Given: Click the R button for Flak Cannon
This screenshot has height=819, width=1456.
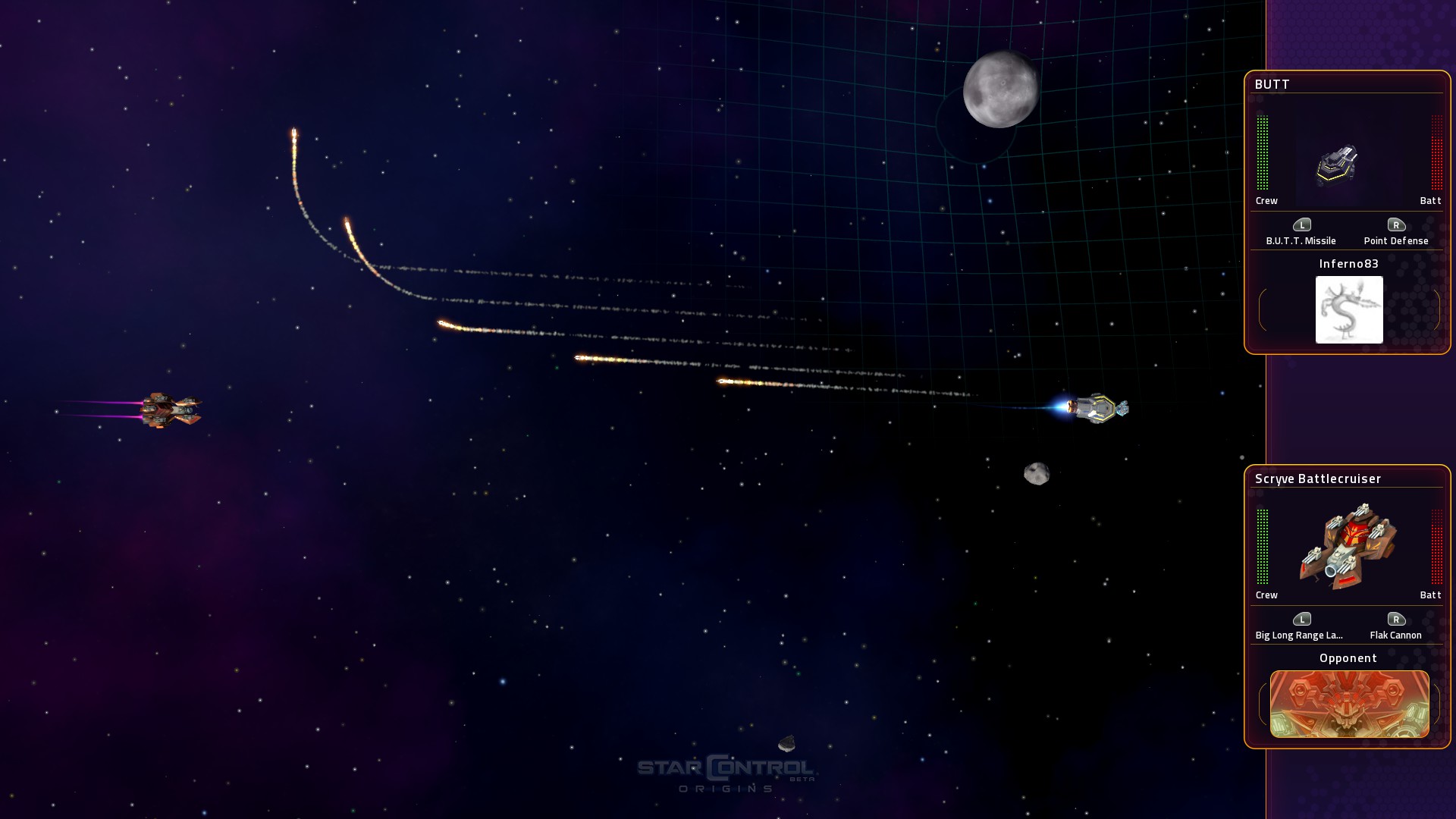Looking at the screenshot, I should pyautogui.click(x=1398, y=620).
